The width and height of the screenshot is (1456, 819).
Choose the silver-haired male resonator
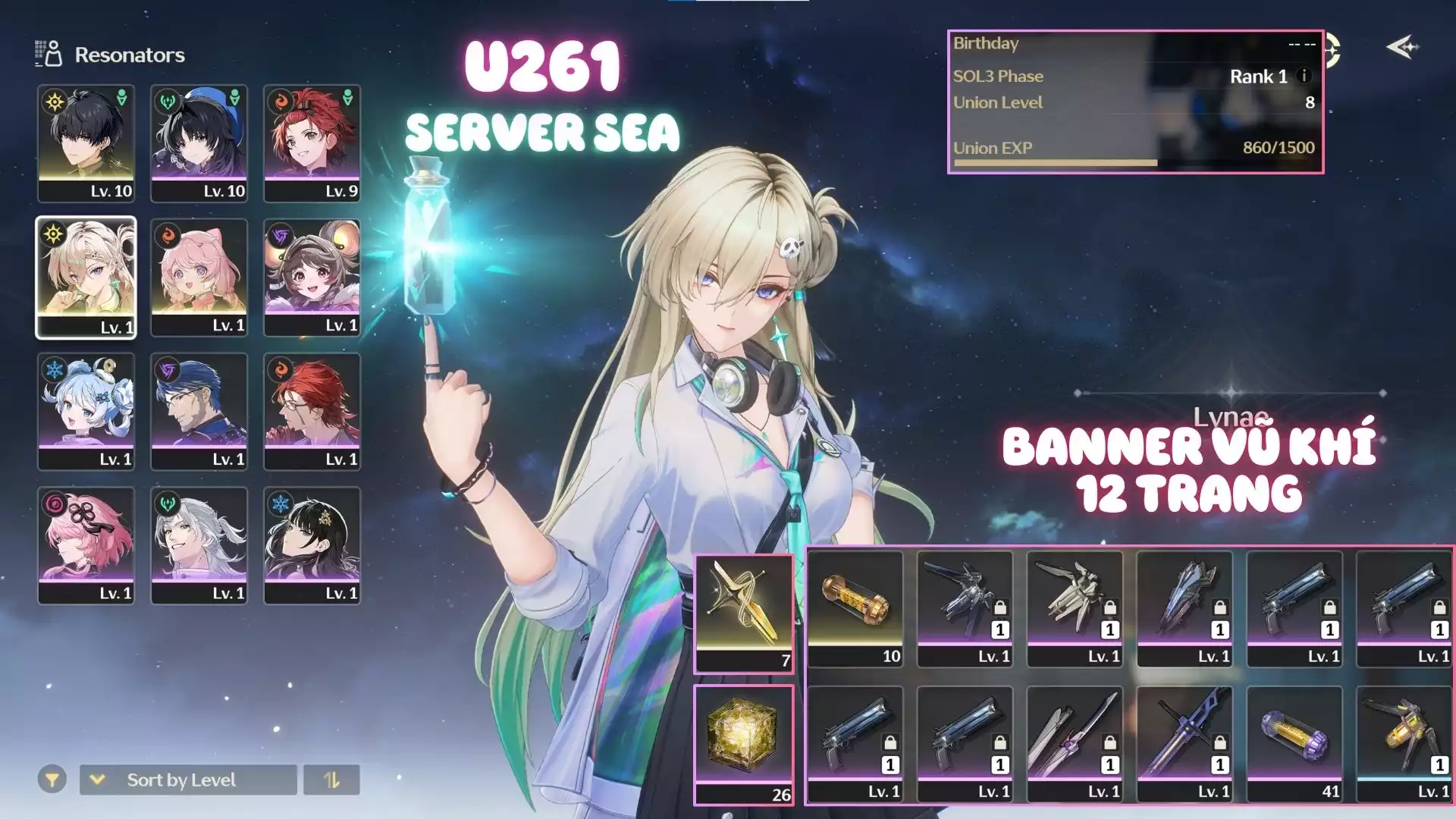[199, 545]
